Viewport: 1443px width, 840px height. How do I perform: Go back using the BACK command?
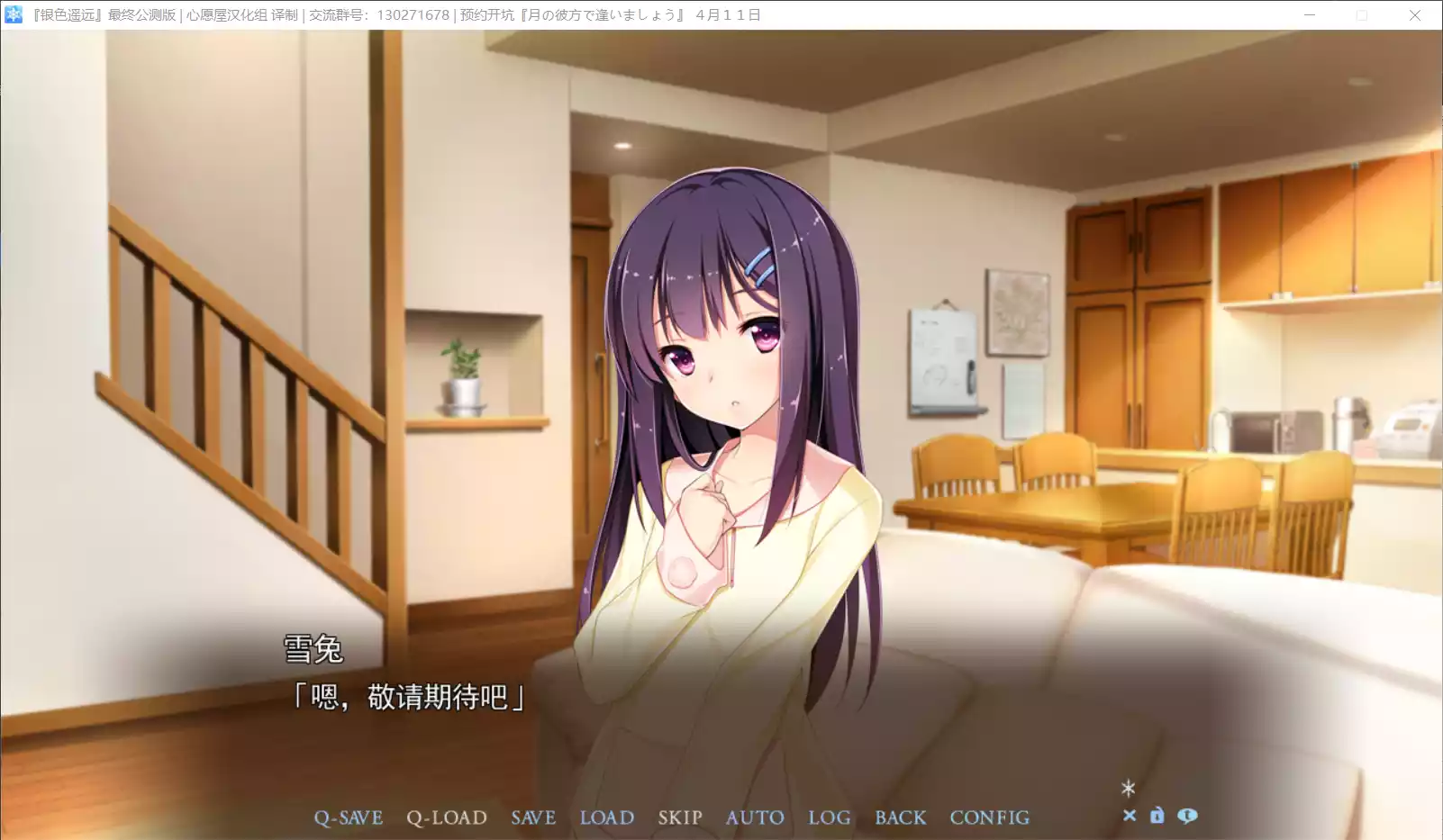[x=900, y=817]
